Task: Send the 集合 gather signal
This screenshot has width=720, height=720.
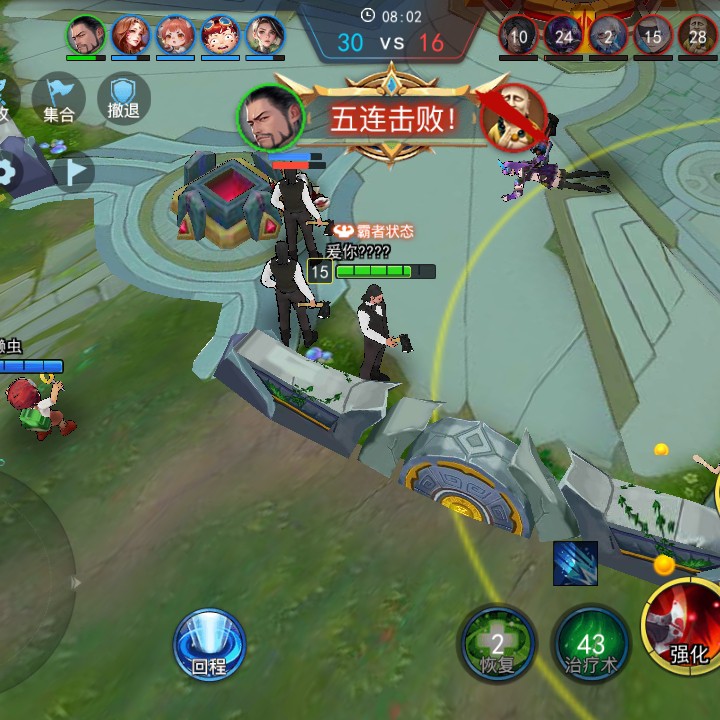Action: coord(58,99)
